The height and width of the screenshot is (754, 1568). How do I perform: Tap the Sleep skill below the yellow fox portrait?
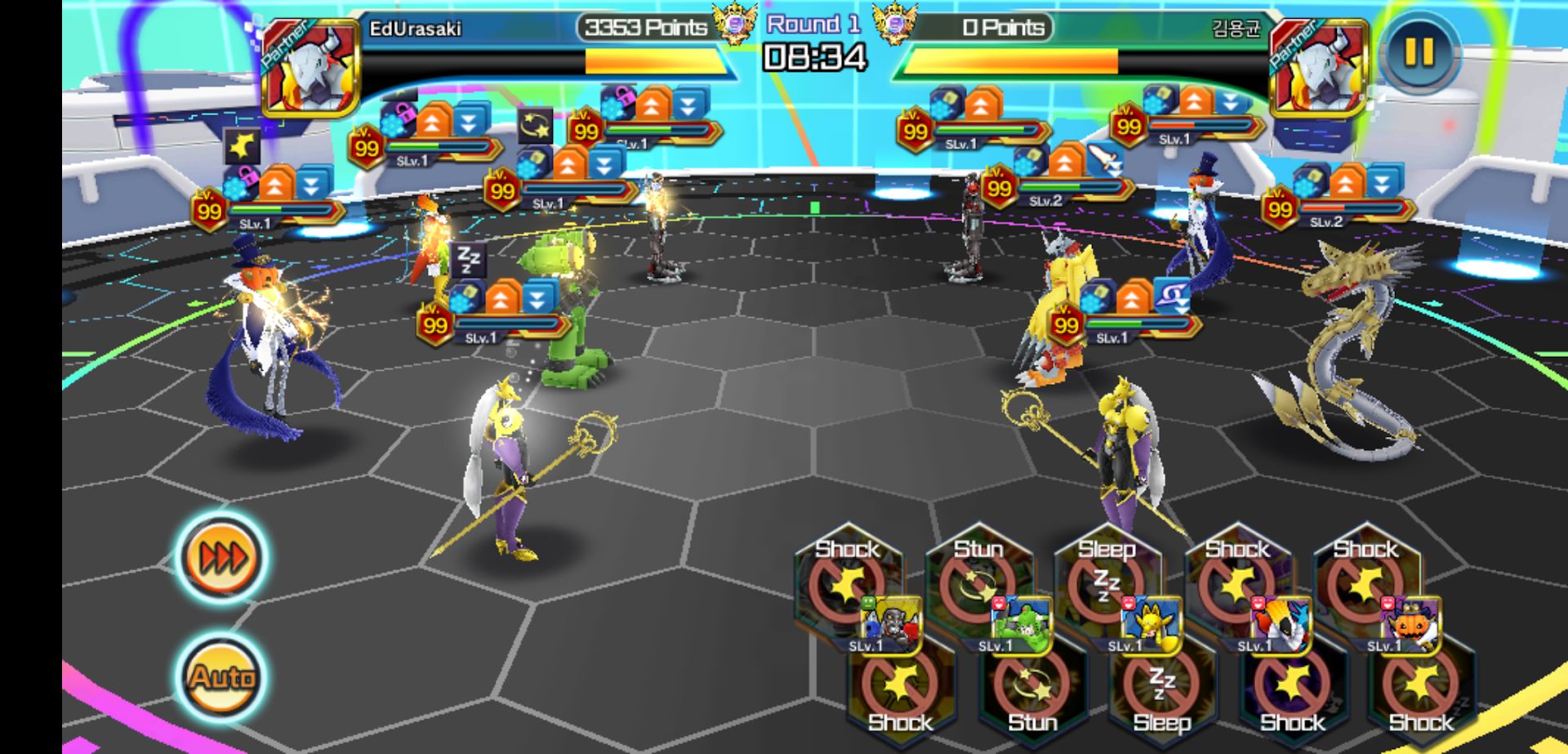(x=1161, y=694)
